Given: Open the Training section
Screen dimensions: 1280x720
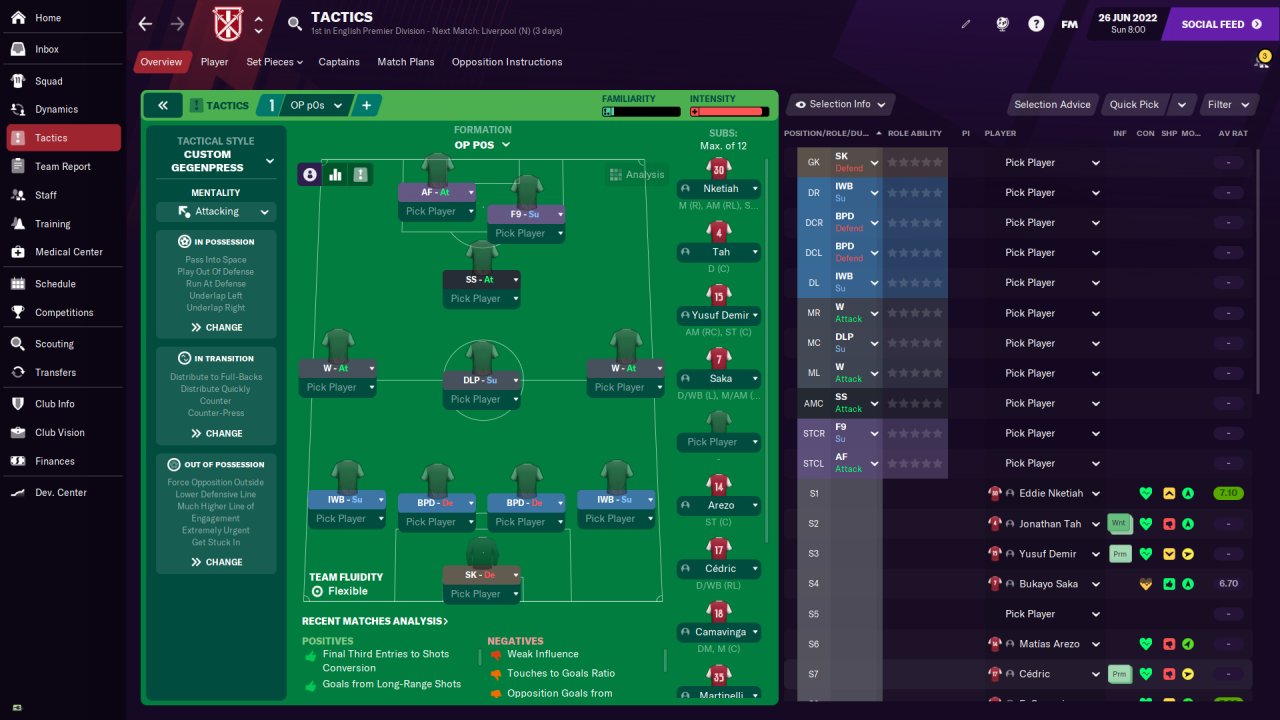Looking at the screenshot, I should (x=52, y=224).
